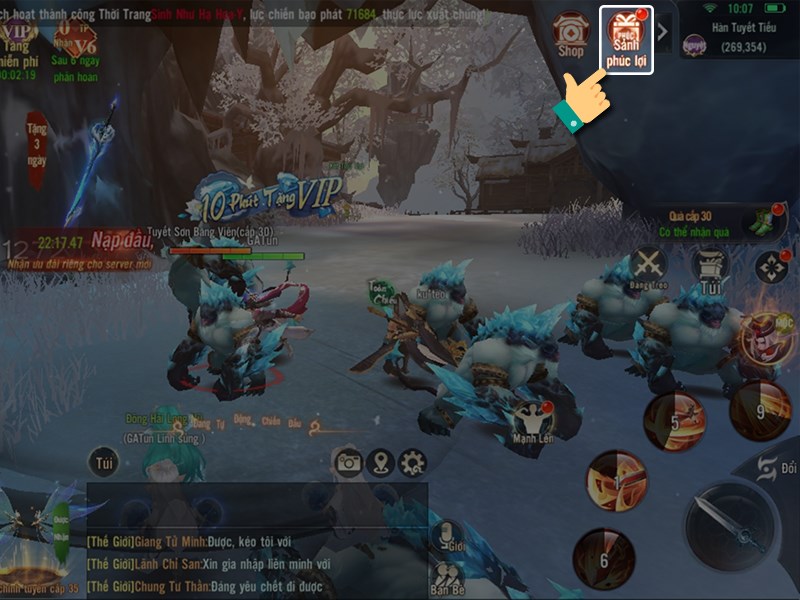This screenshot has height=600, width=800.
Task: Open the camera screenshot tool
Action: 348,462
